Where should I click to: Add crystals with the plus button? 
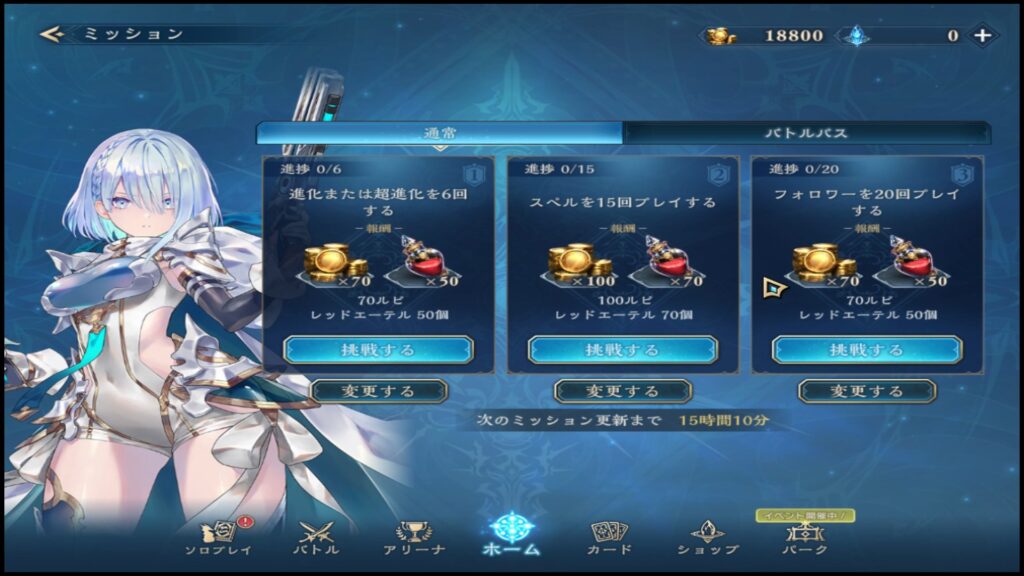[x=983, y=35]
